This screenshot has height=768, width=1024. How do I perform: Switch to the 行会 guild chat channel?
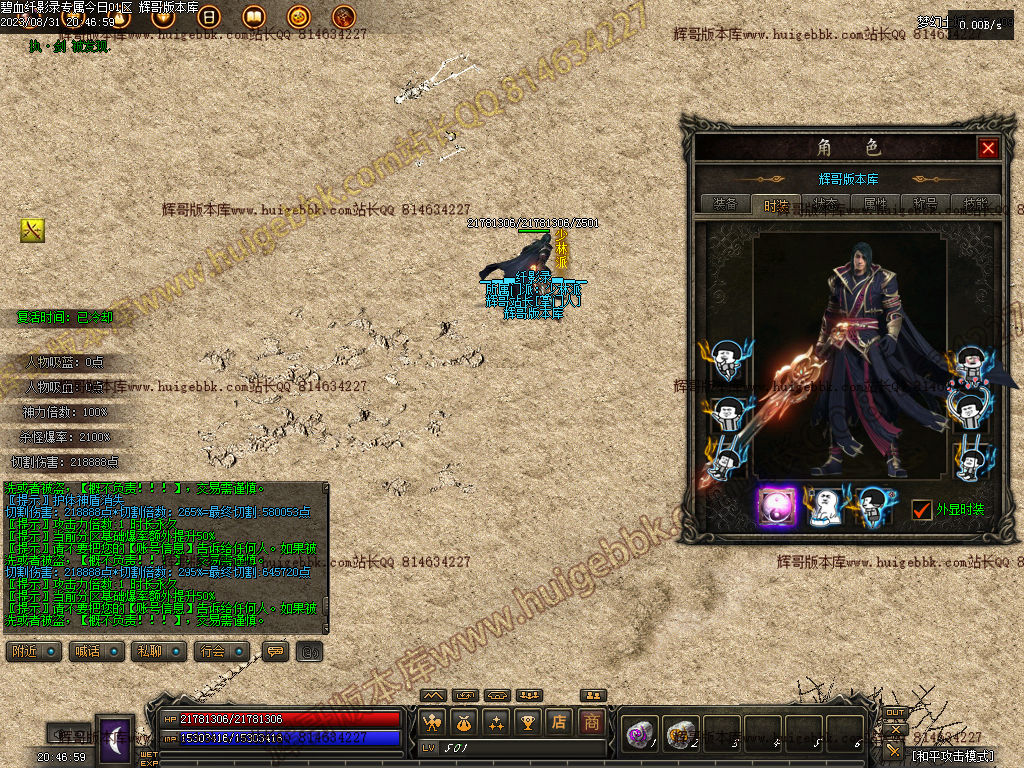pos(221,651)
